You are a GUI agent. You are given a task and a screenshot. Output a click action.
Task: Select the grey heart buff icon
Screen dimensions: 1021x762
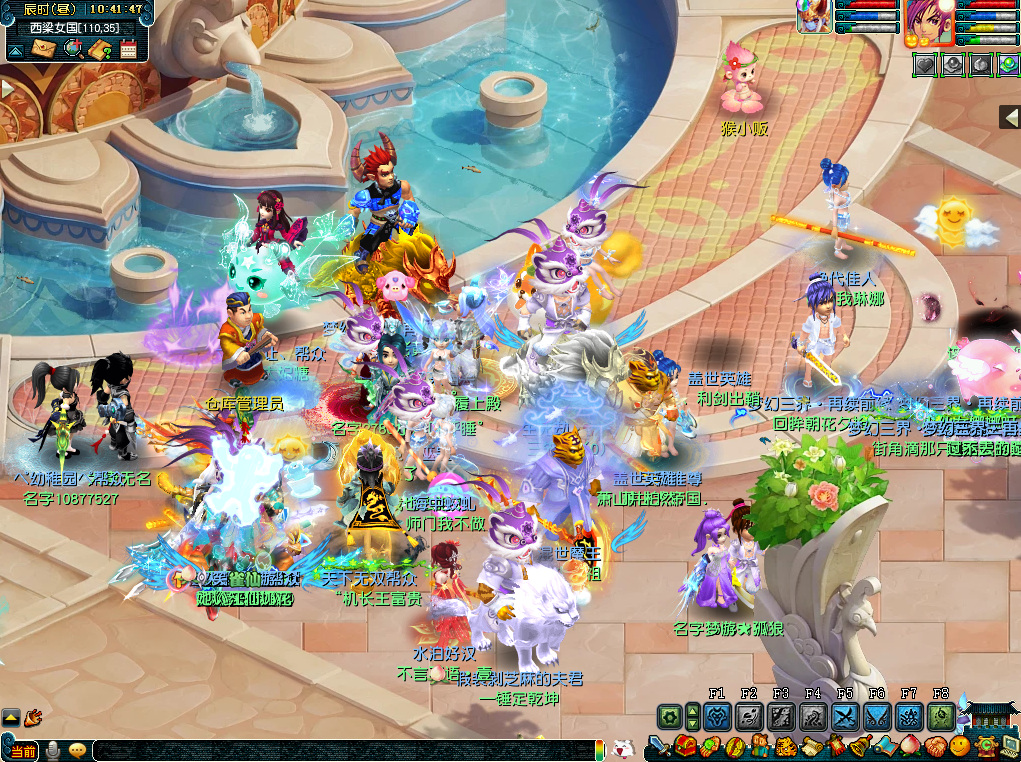[925, 64]
